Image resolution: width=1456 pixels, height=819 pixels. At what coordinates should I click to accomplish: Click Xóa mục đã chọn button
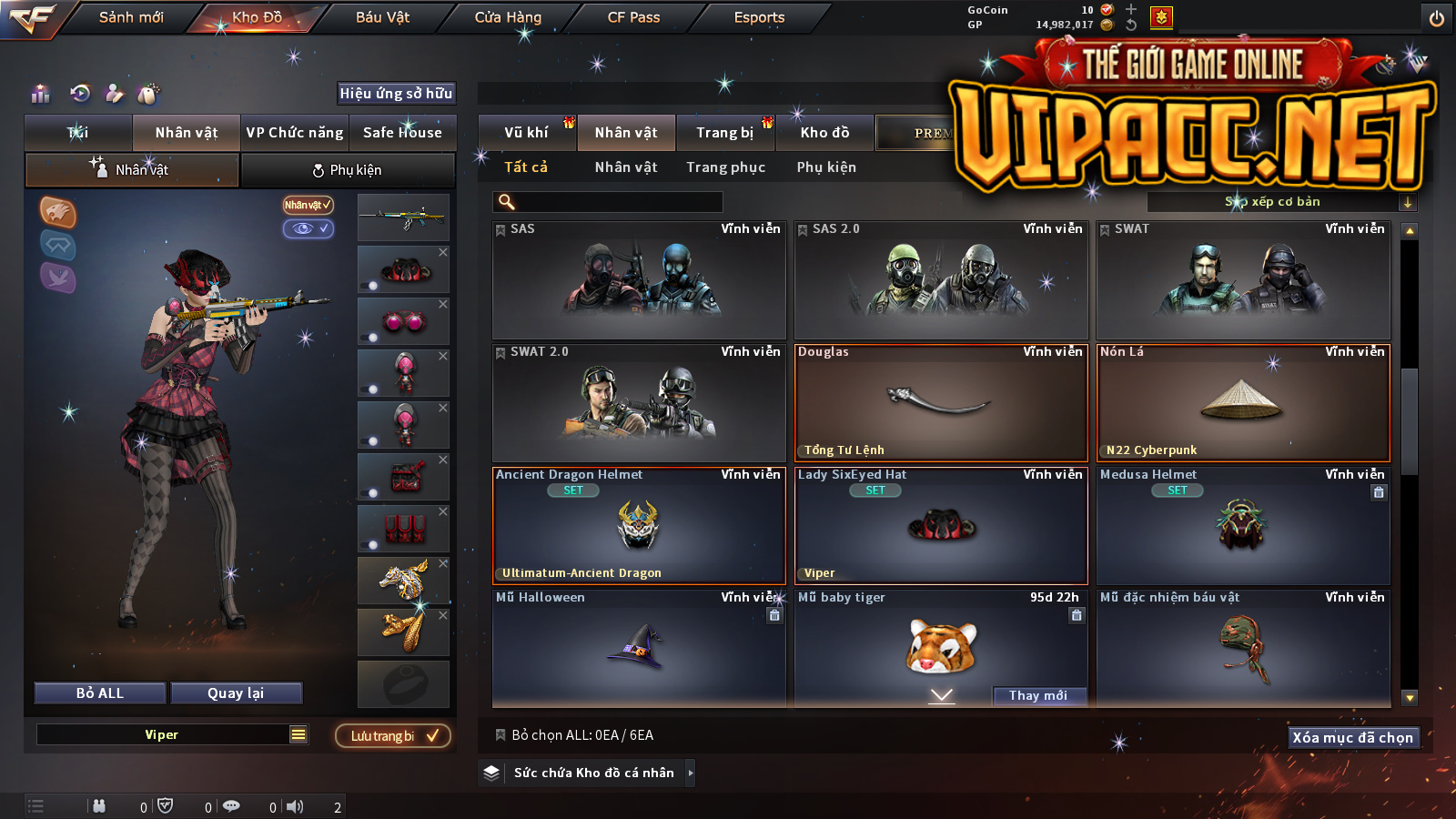coord(1352,737)
